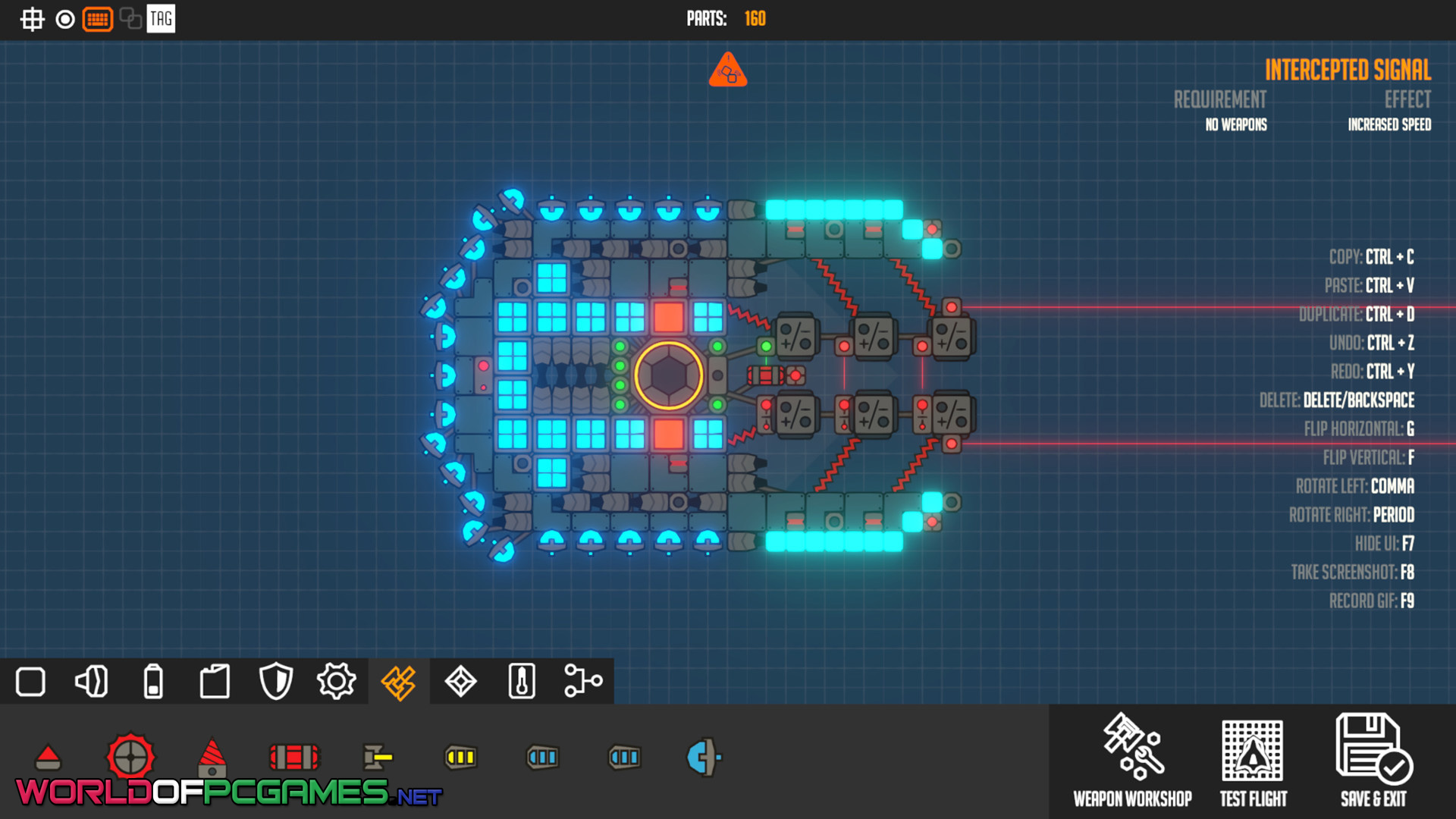Select the red circular sawblade weapon part
This screenshot has width=1456, height=819.
(130, 756)
